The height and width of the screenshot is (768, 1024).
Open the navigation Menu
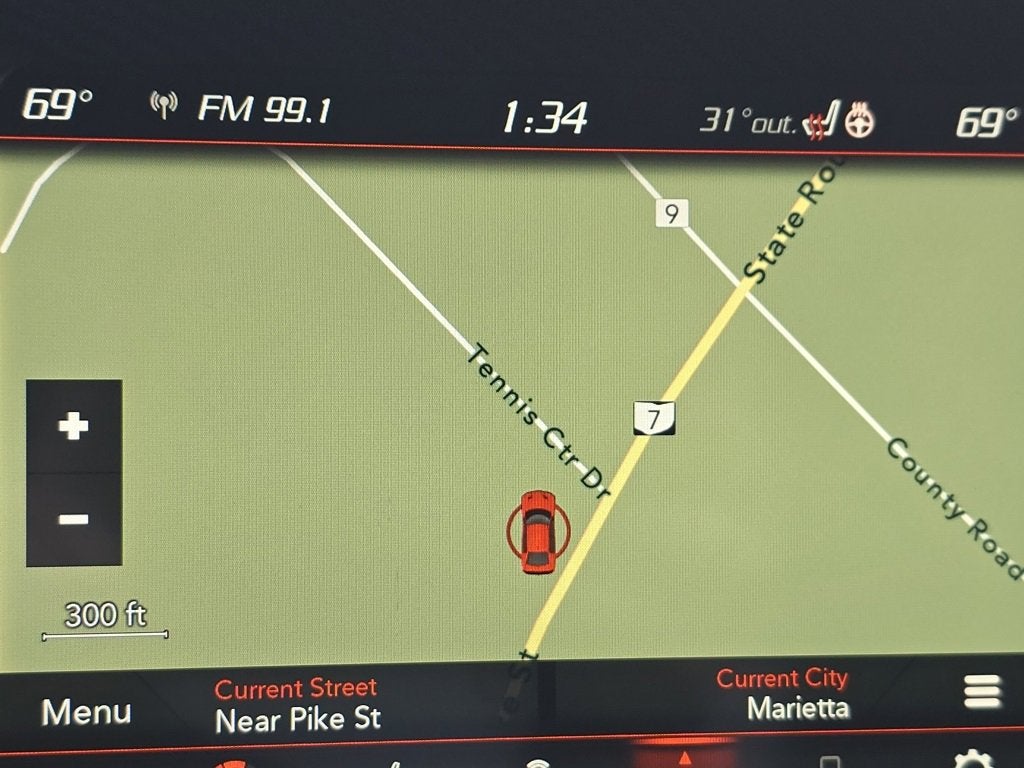coord(86,712)
